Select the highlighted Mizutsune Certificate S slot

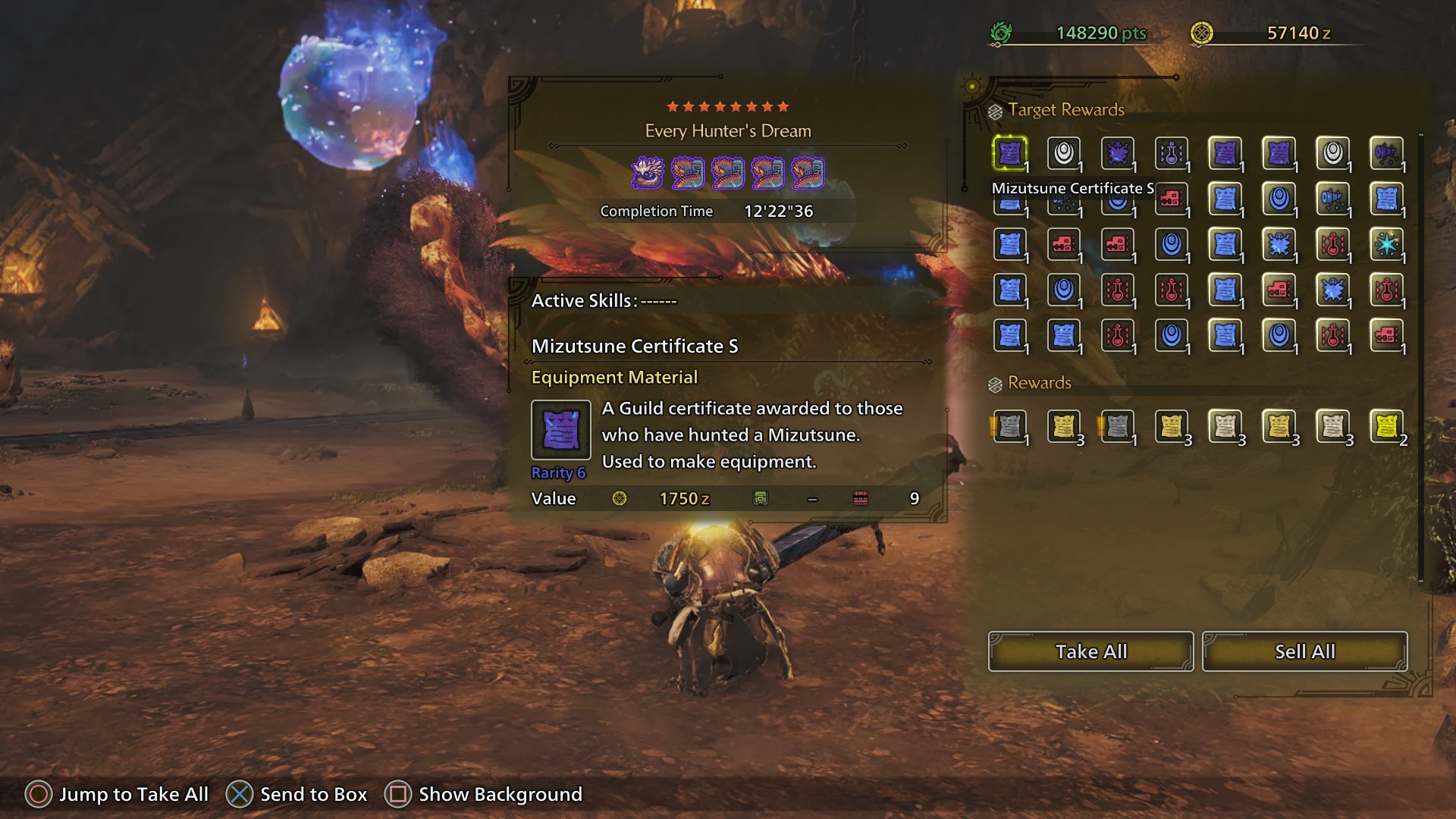[1009, 154]
